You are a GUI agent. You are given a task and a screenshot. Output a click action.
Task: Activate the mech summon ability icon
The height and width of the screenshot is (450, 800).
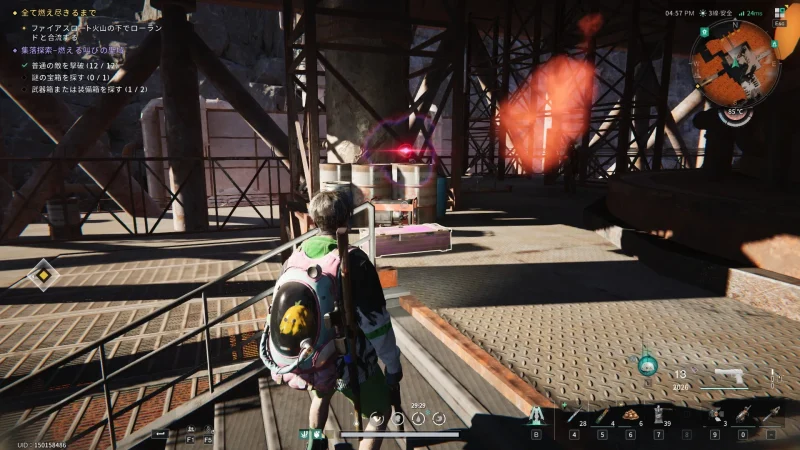click(x=536, y=415)
